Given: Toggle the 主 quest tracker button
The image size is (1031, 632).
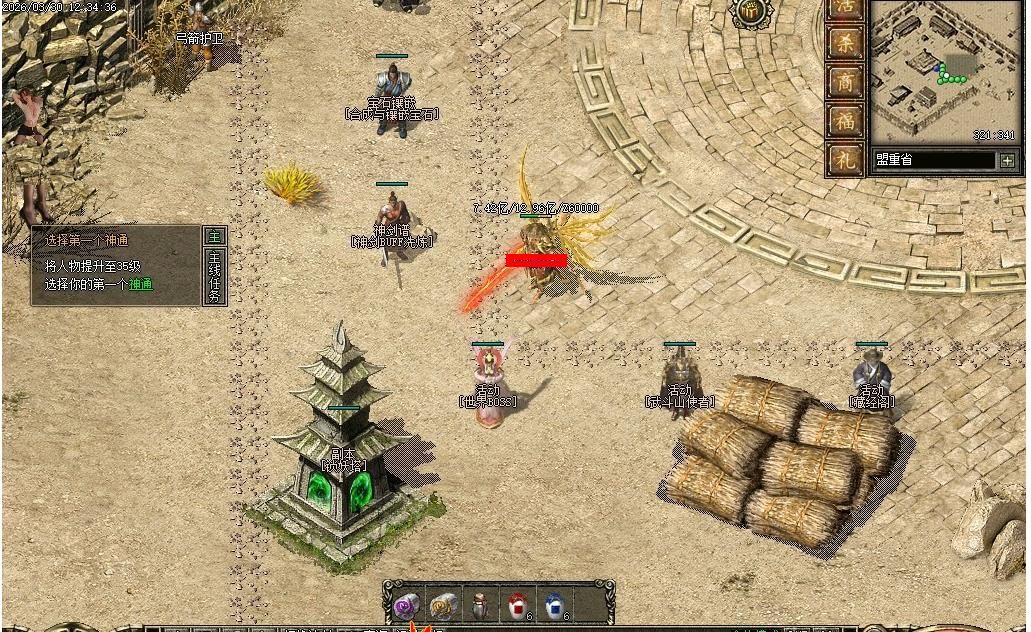Looking at the screenshot, I should 214,237.
